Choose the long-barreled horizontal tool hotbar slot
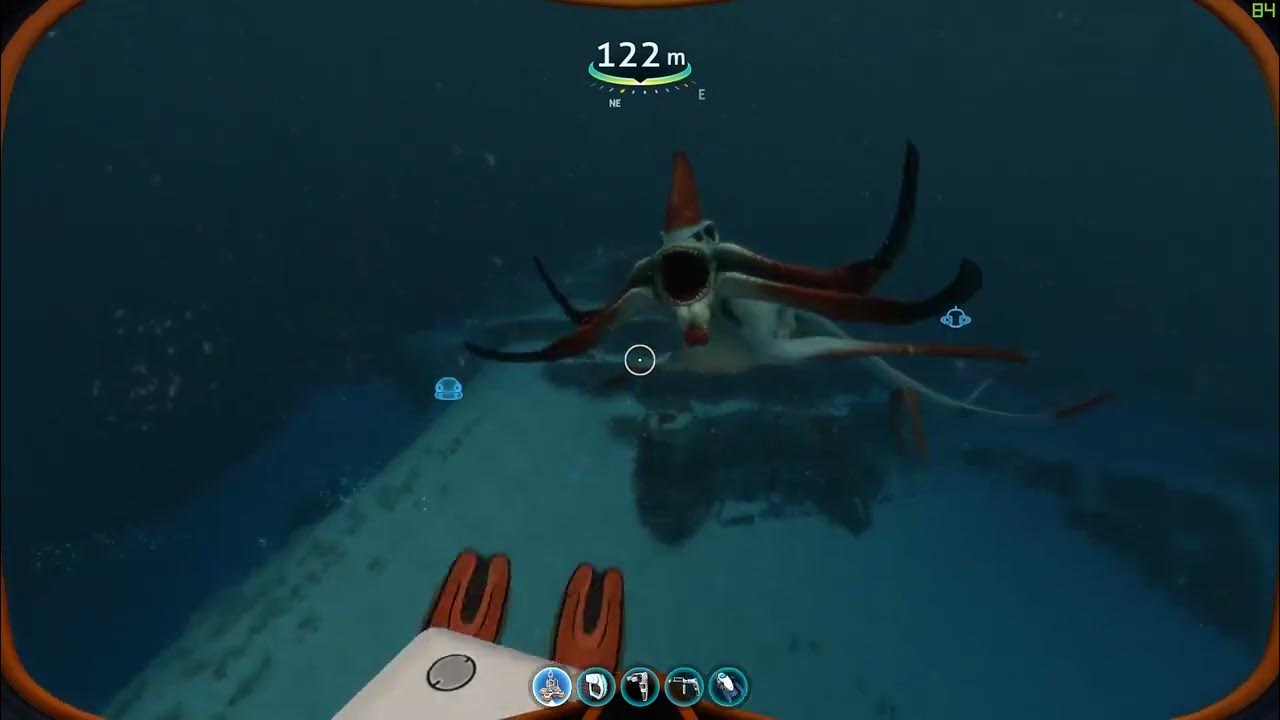The width and height of the screenshot is (1280, 720). coord(684,687)
